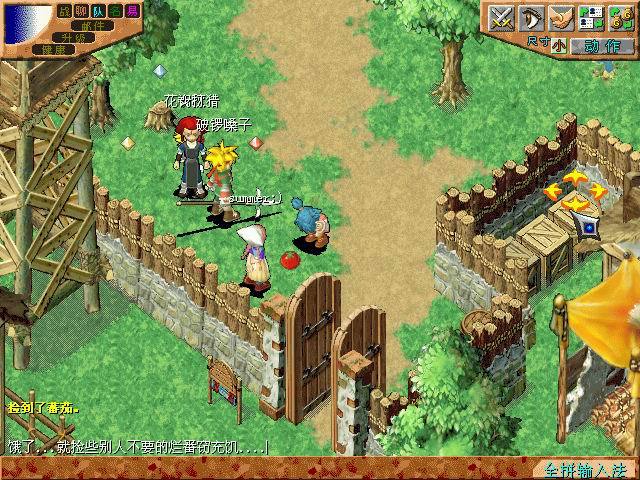Image resolution: width=640 pixels, height=480 pixels.
Task: Toggle the 战 battle button
Action: click(65, 10)
